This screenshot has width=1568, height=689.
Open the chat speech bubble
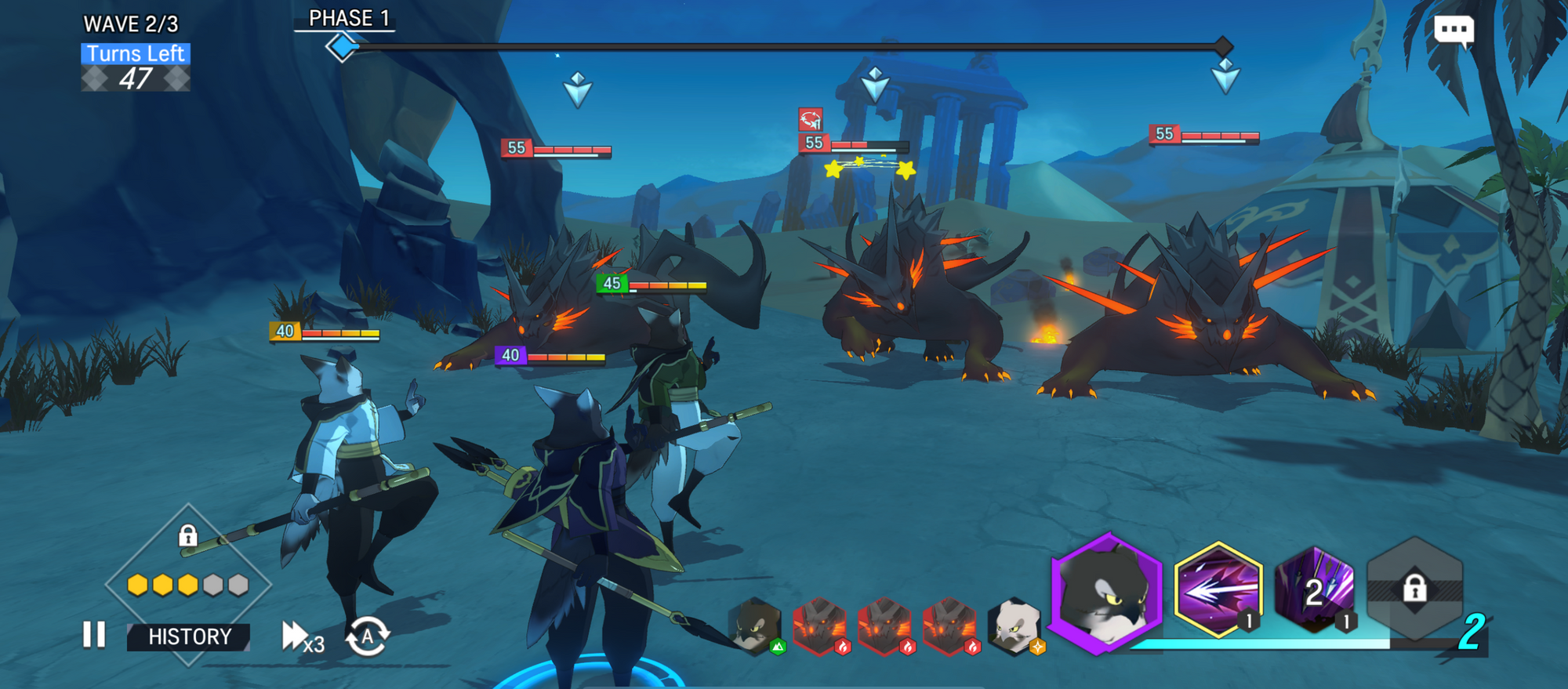pyautogui.click(x=1454, y=31)
